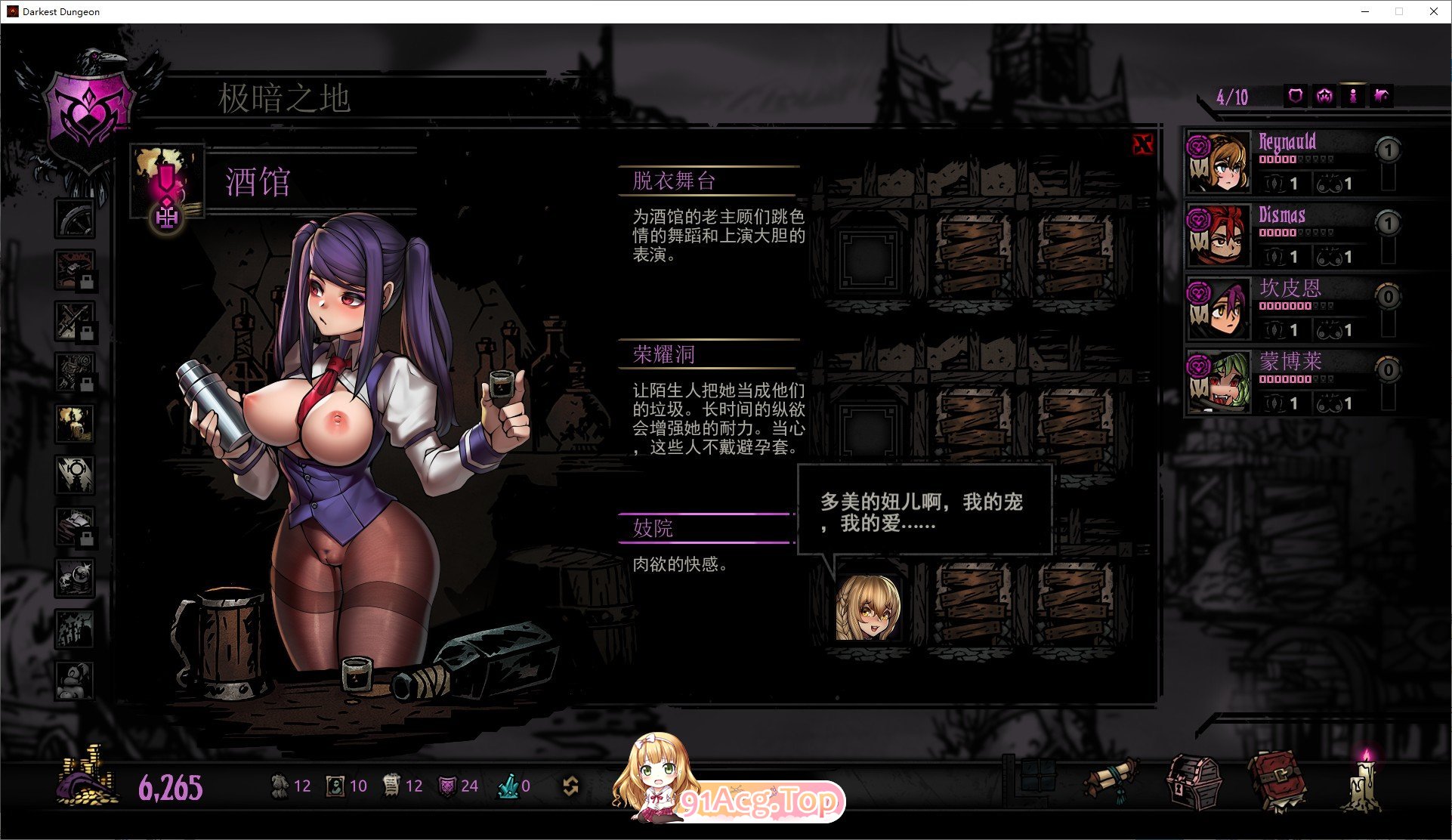
Task: Open the tavern upgrade icon beside 酒馆
Action: 167,218
